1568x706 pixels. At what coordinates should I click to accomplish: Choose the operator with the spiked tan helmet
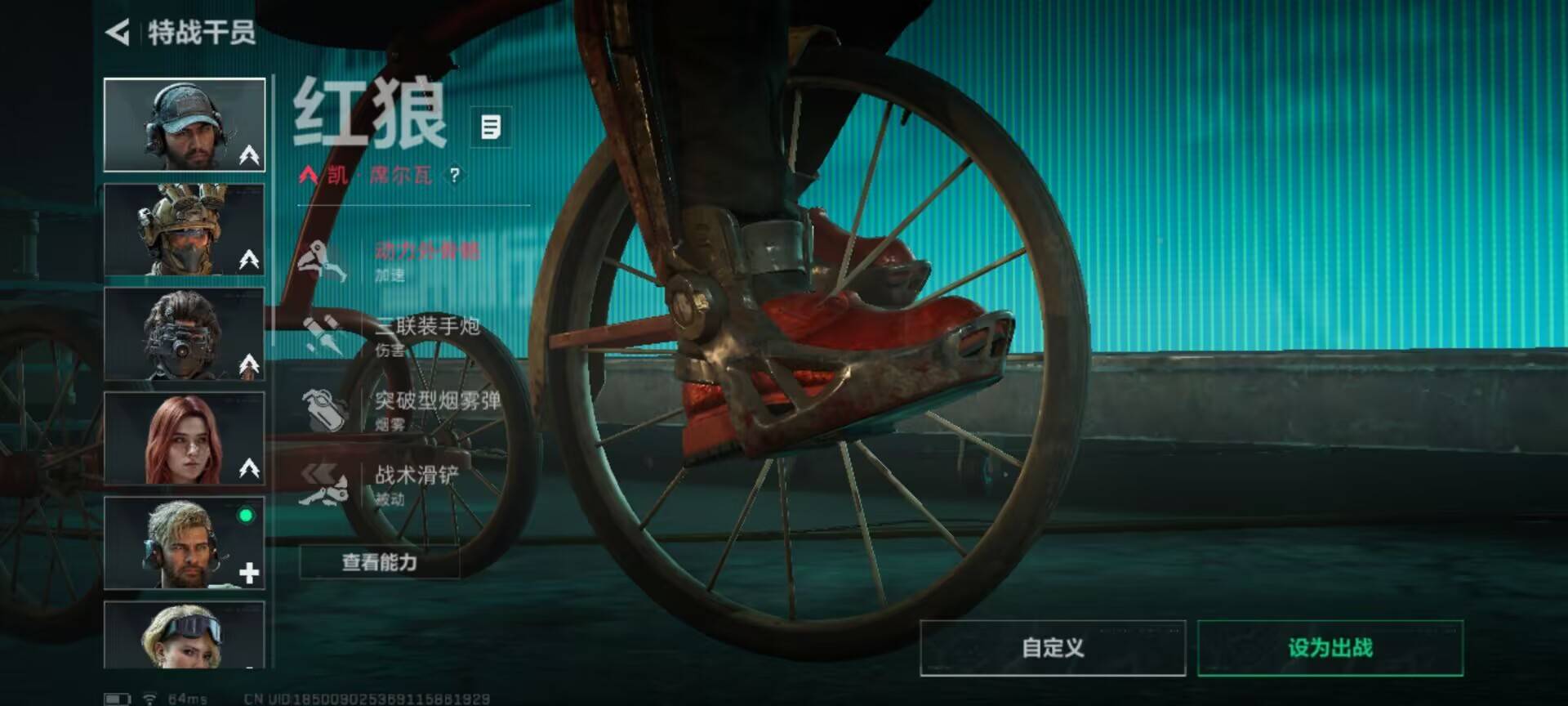click(x=185, y=230)
